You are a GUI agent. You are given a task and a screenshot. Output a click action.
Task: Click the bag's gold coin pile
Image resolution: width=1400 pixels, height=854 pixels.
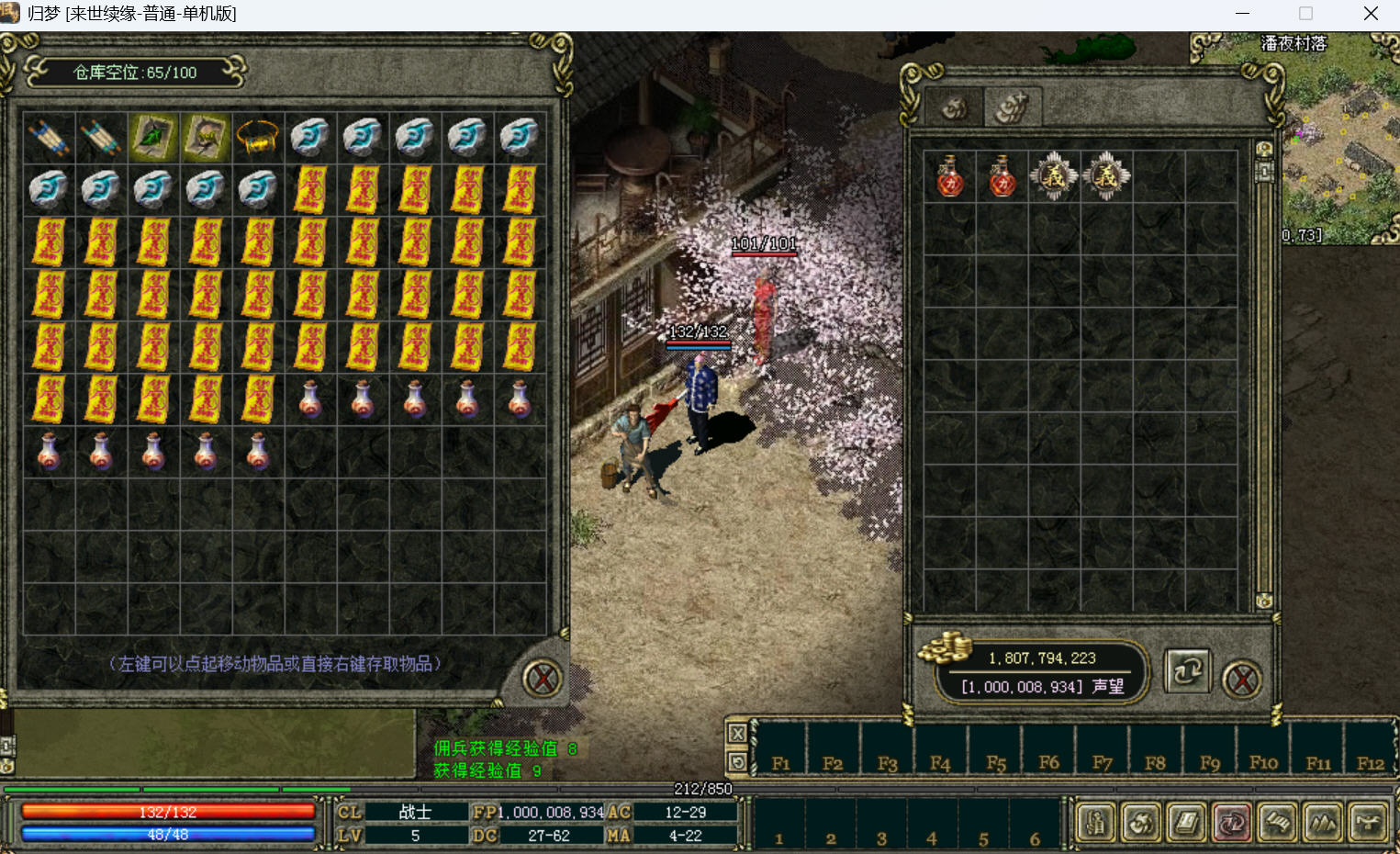[946, 648]
